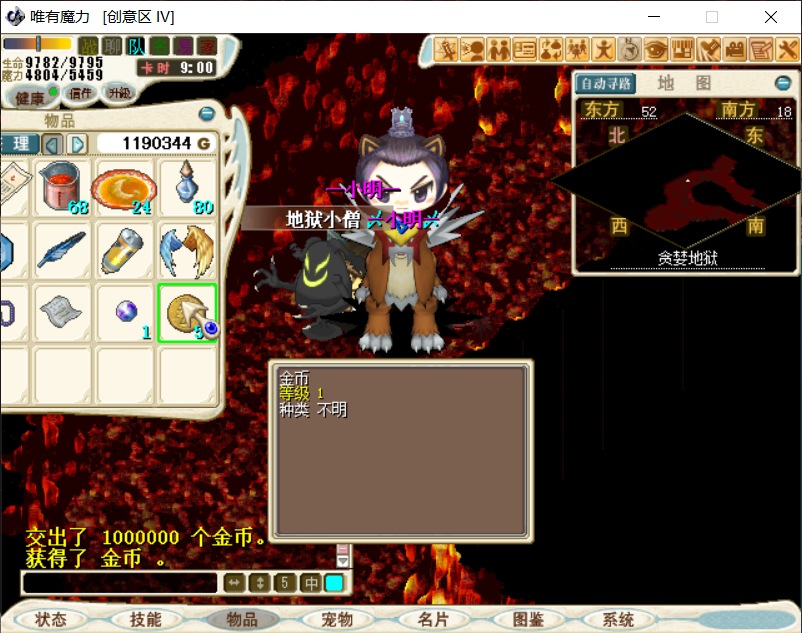Open the 状态 status menu
Viewport: 802px width, 633px height.
coord(49,619)
